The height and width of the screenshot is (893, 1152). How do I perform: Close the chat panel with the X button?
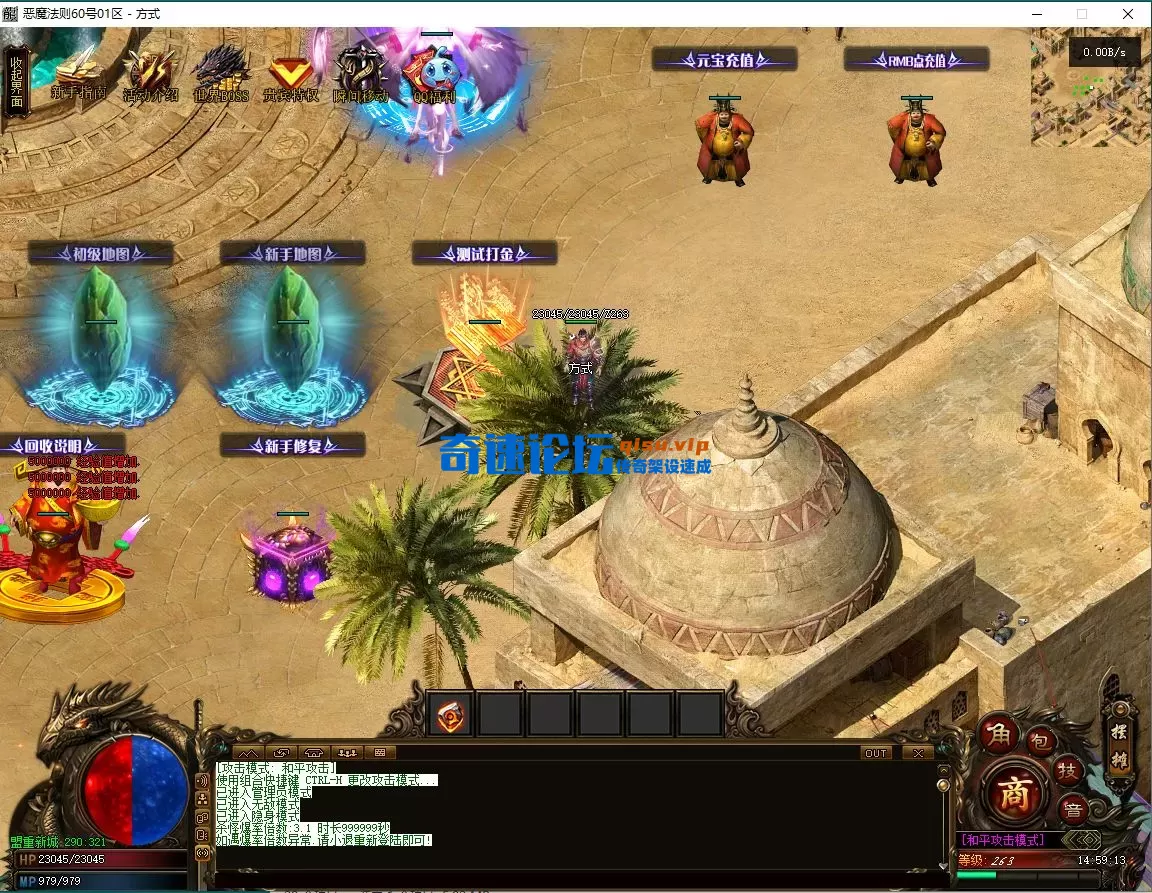917,753
